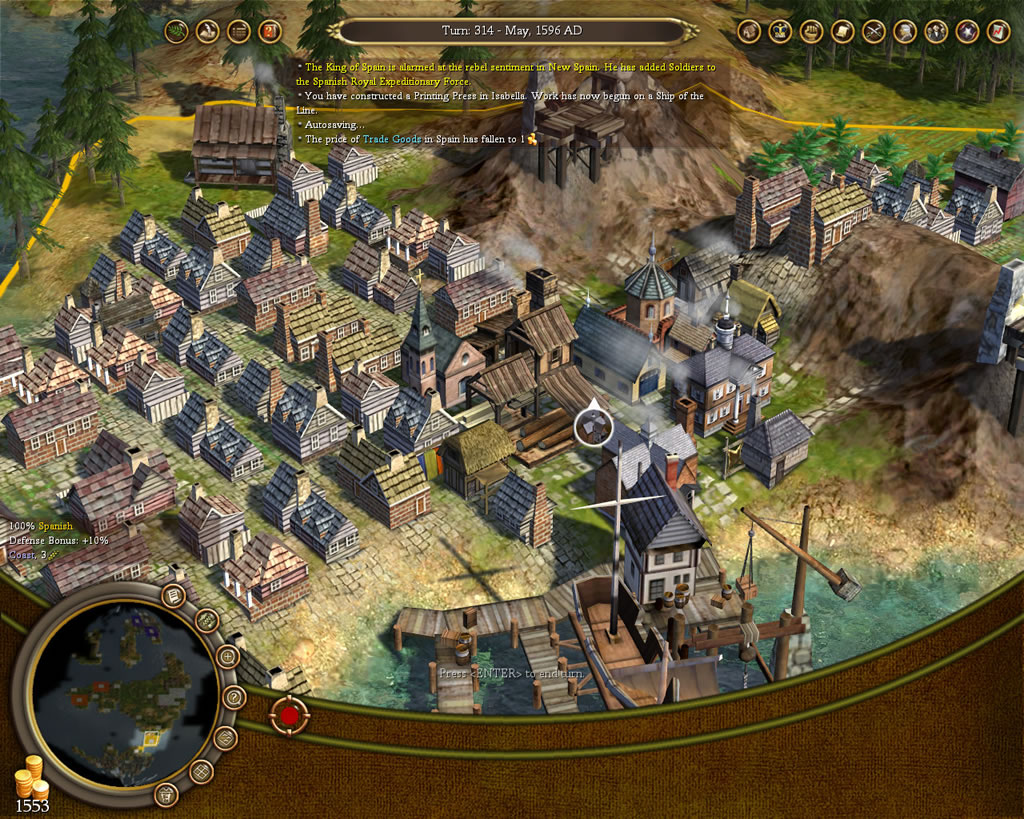This screenshot has width=1024, height=819.
Task: Open the raised fist advisor screen
Action: point(811,31)
